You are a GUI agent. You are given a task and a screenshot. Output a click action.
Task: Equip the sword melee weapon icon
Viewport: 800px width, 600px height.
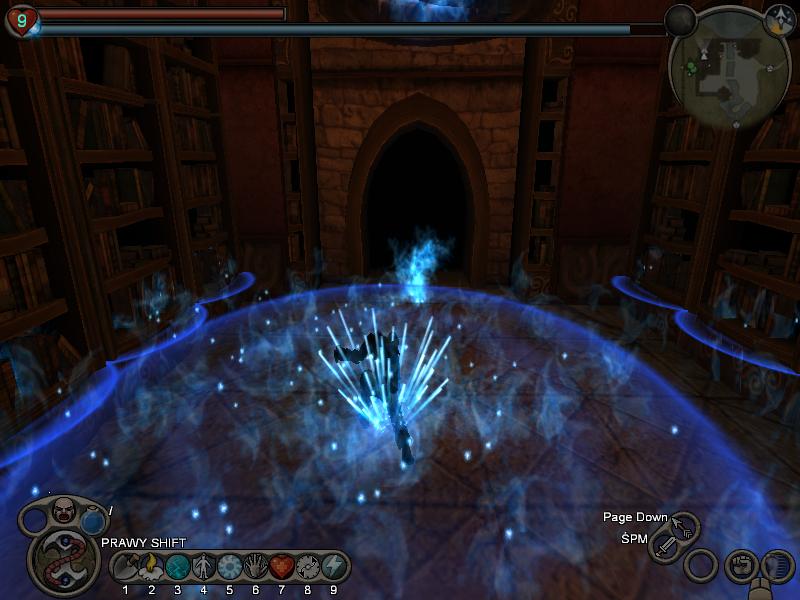[x=665, y=547]
